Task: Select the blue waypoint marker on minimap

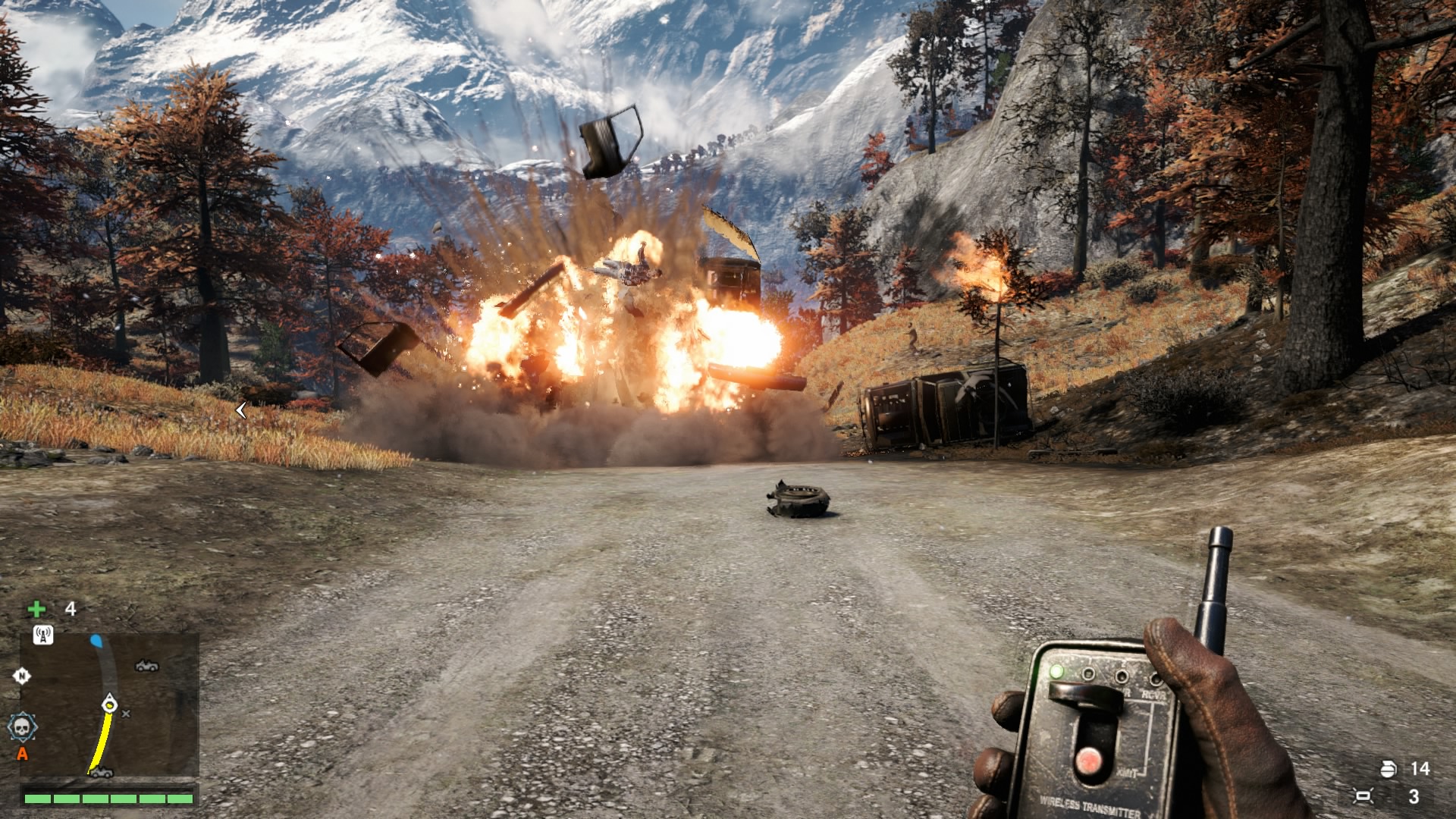Action: pos(96,642)
